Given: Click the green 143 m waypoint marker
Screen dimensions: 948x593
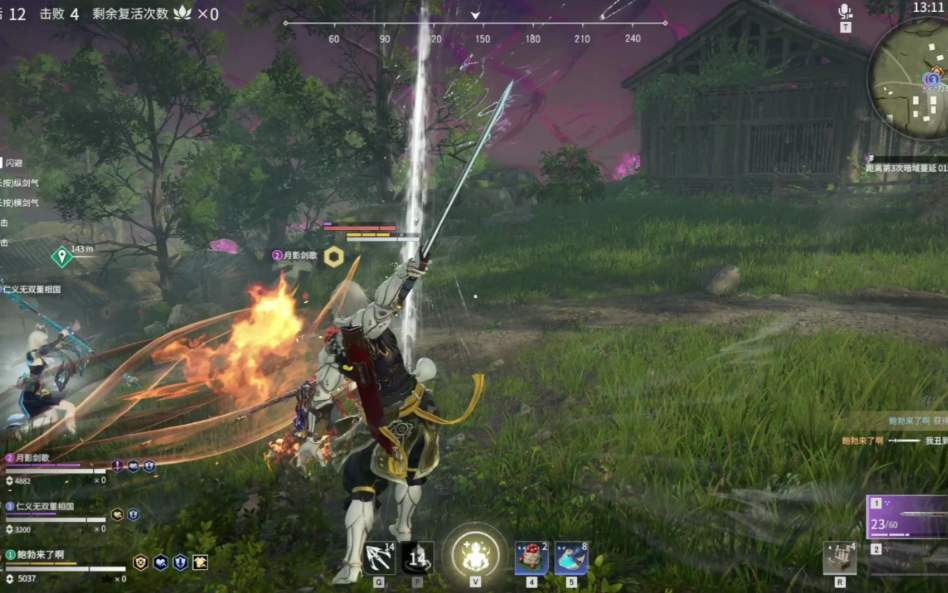Looking at the screenshot, I should coord(62,257).
